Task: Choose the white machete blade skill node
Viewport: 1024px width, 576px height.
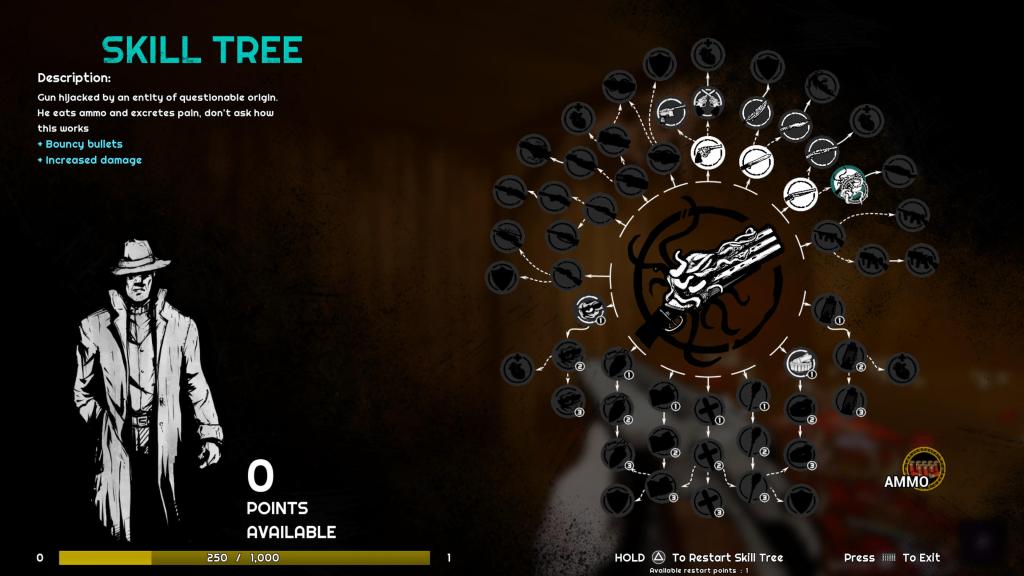Action: coord(755,159)
